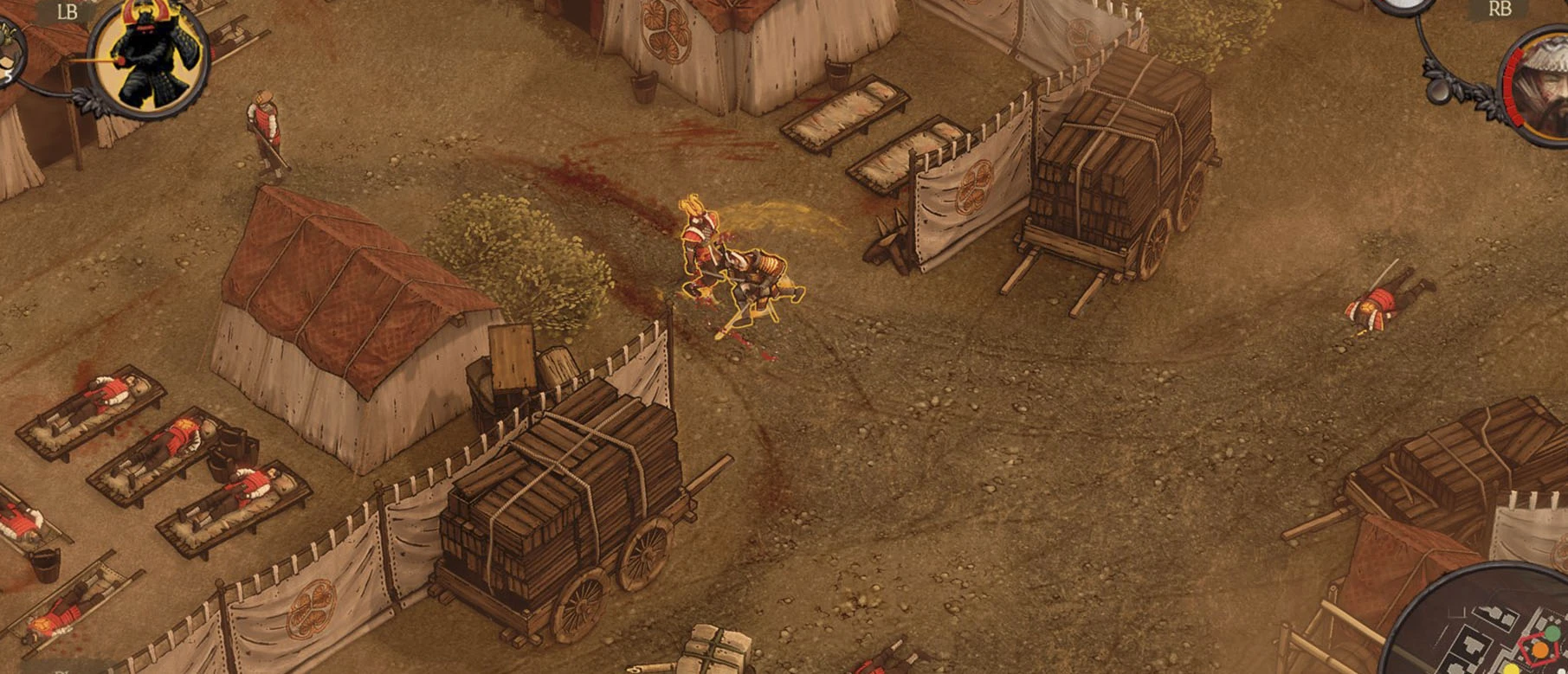Image resolution: width=1568 pixels, height=674 pixels.
Task: Select the highlighted rider in the camp center
Action: pos(745,268)
